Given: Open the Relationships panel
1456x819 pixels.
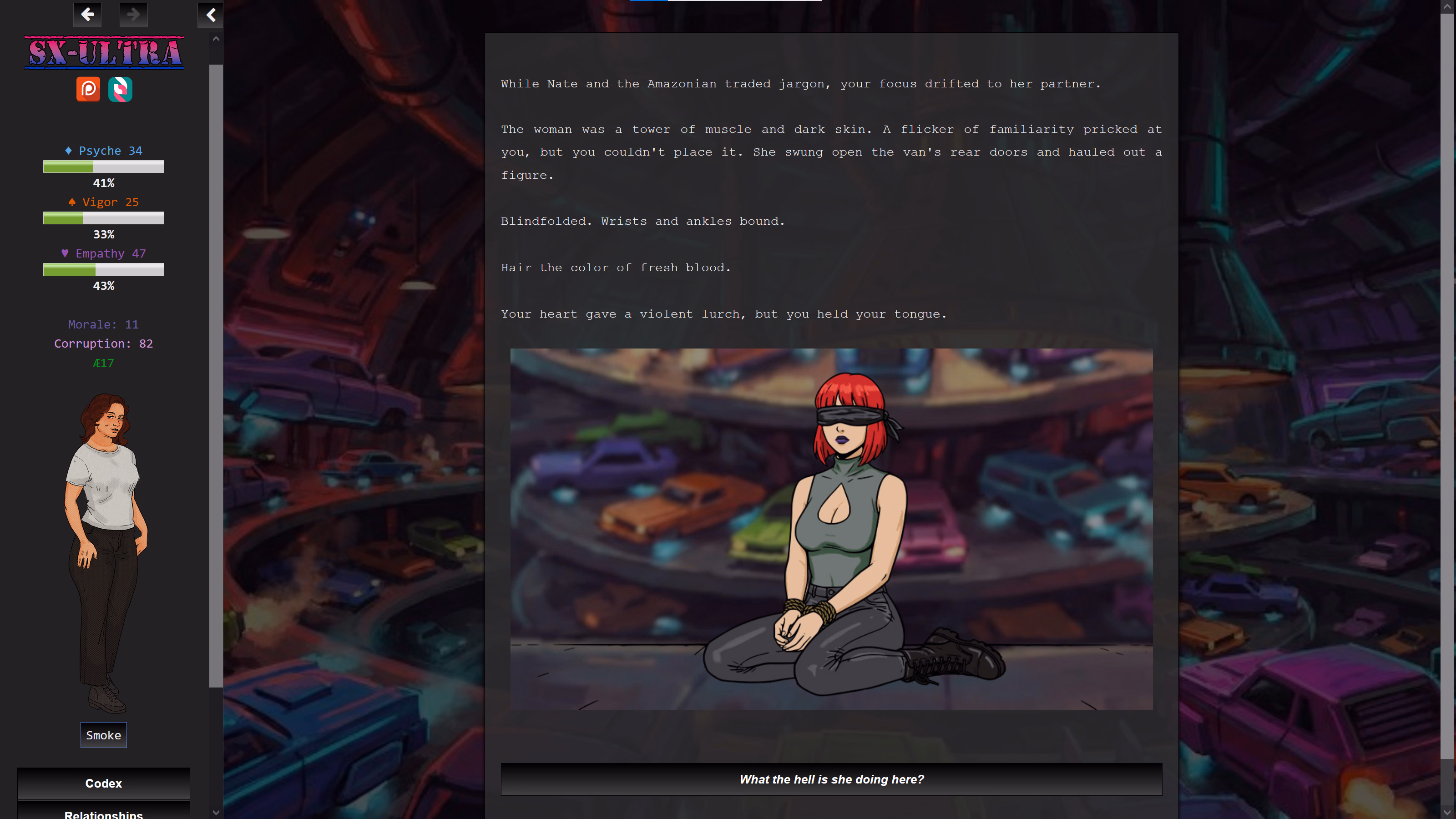Looking at the screenshot, I should [x=103, y=814].
